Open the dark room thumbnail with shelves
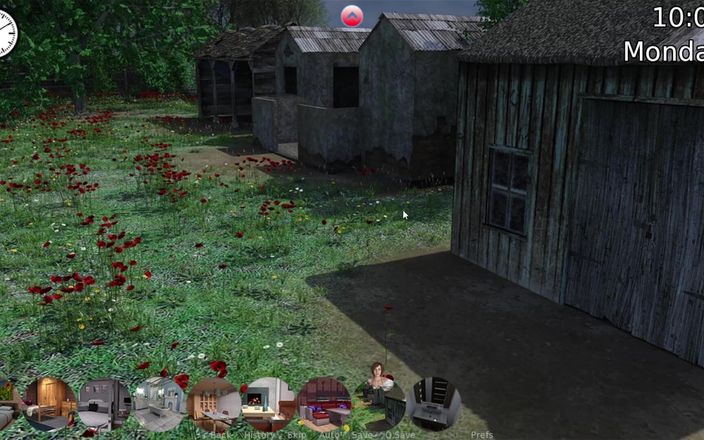 coord(433,403)
